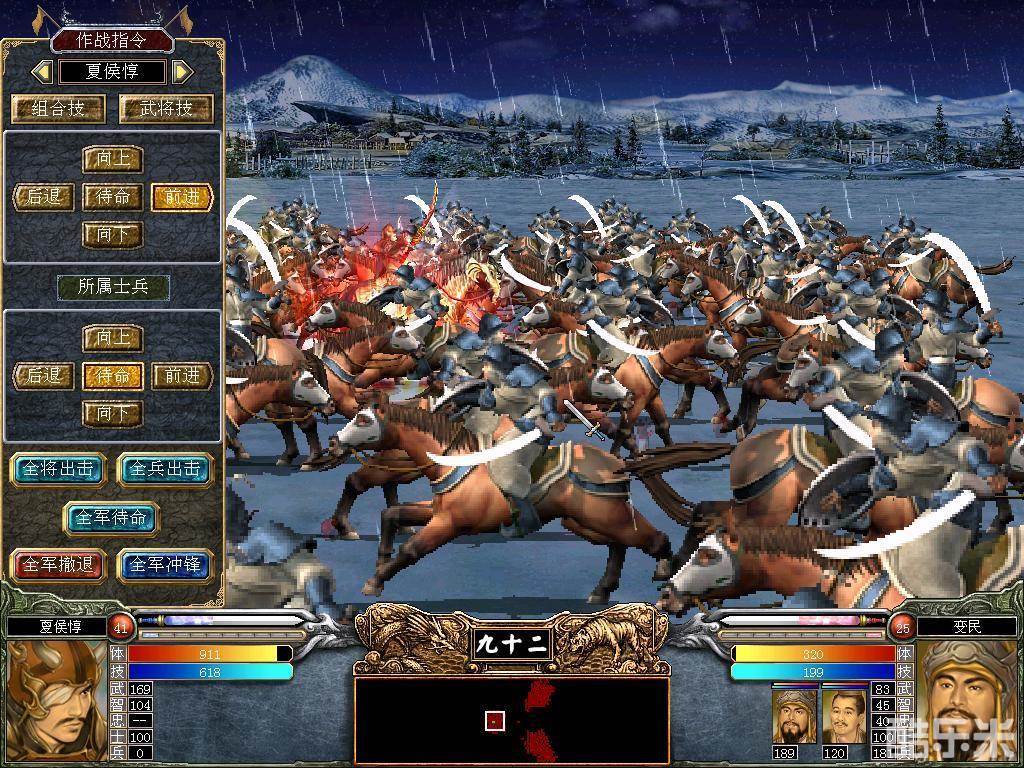Click 全兵出击 all soldiers attack
The height and width of the screenshot is (768, 1024).
point(166,469)
